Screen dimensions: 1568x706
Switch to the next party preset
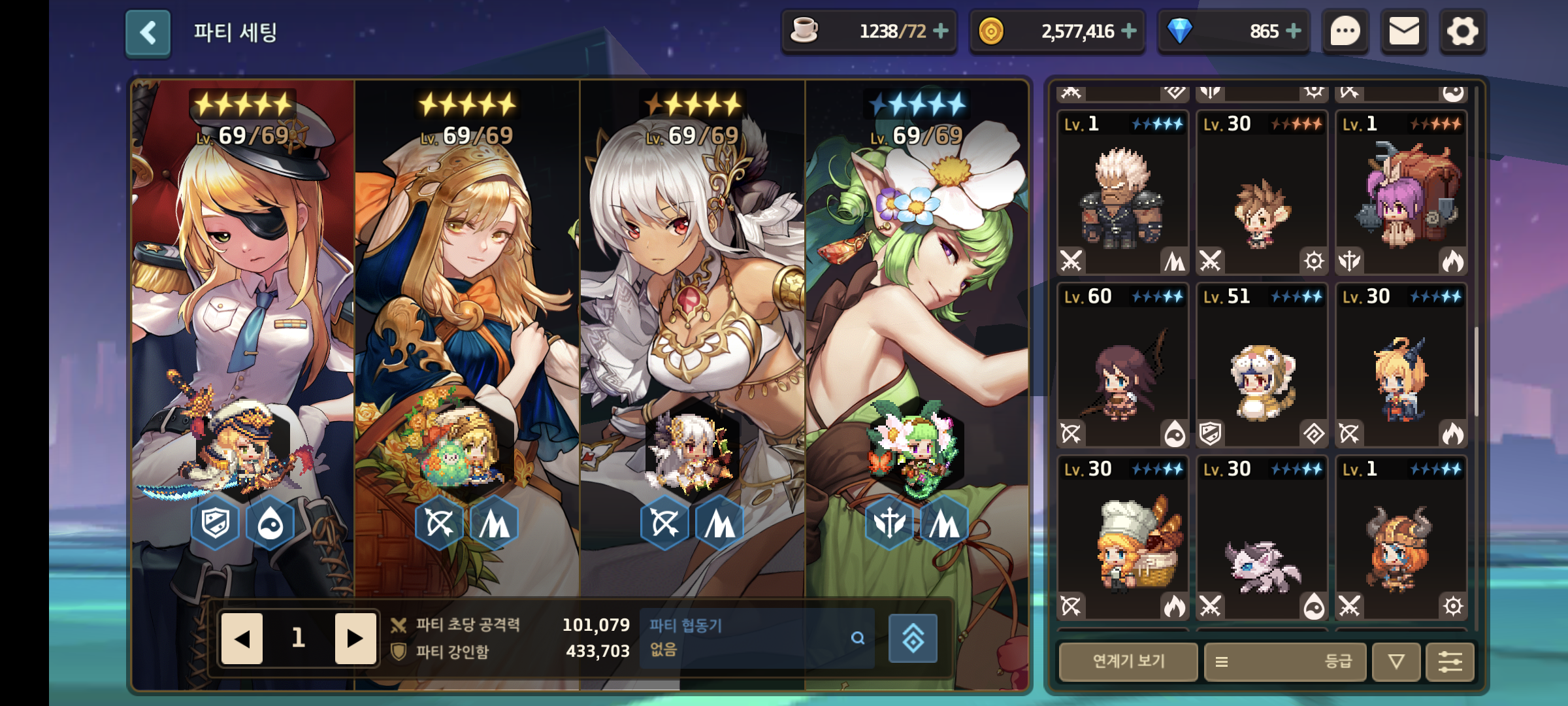coord(355,639)
